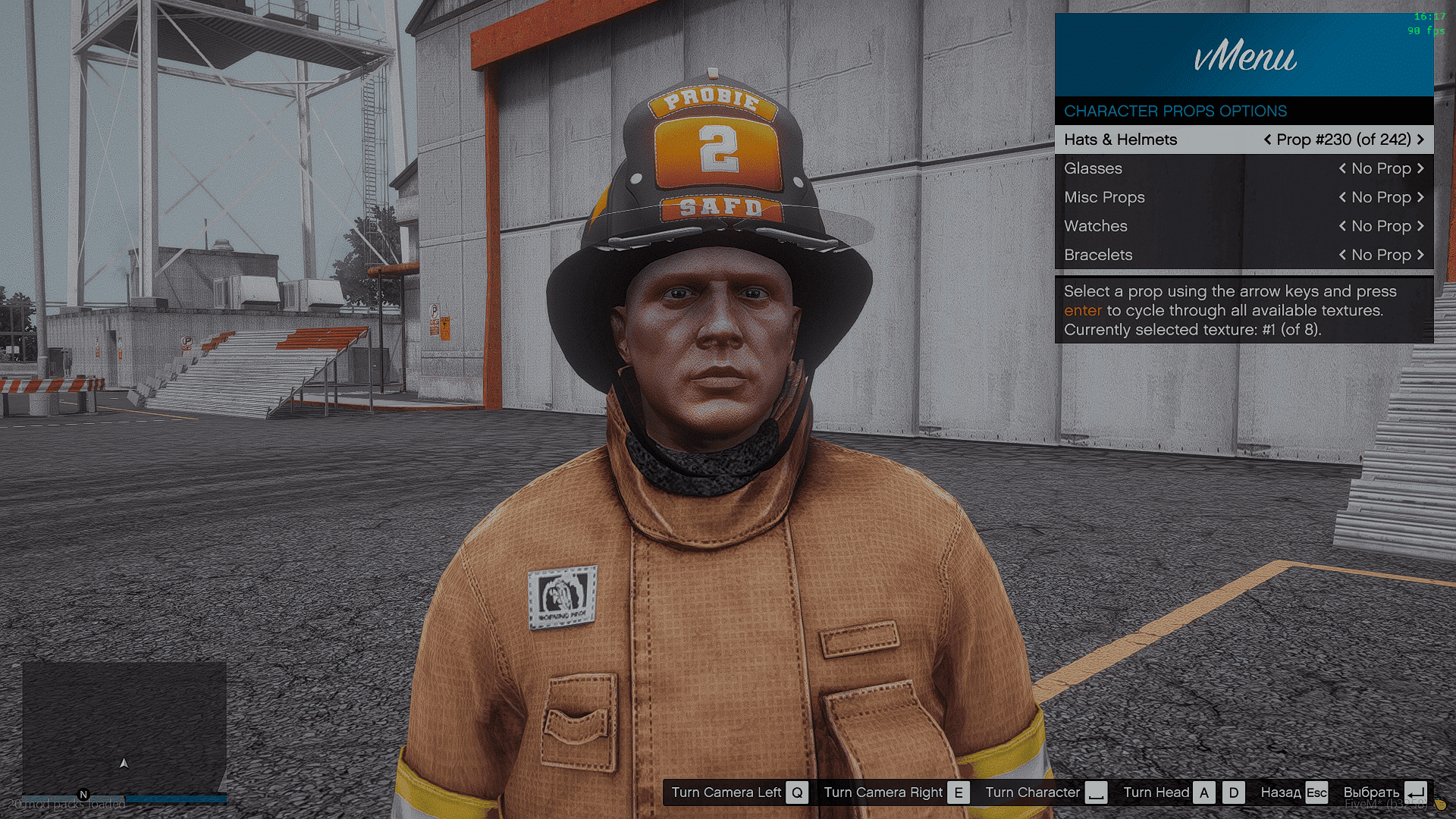Advance Glasses prop with right arrow

[1420, 168]
